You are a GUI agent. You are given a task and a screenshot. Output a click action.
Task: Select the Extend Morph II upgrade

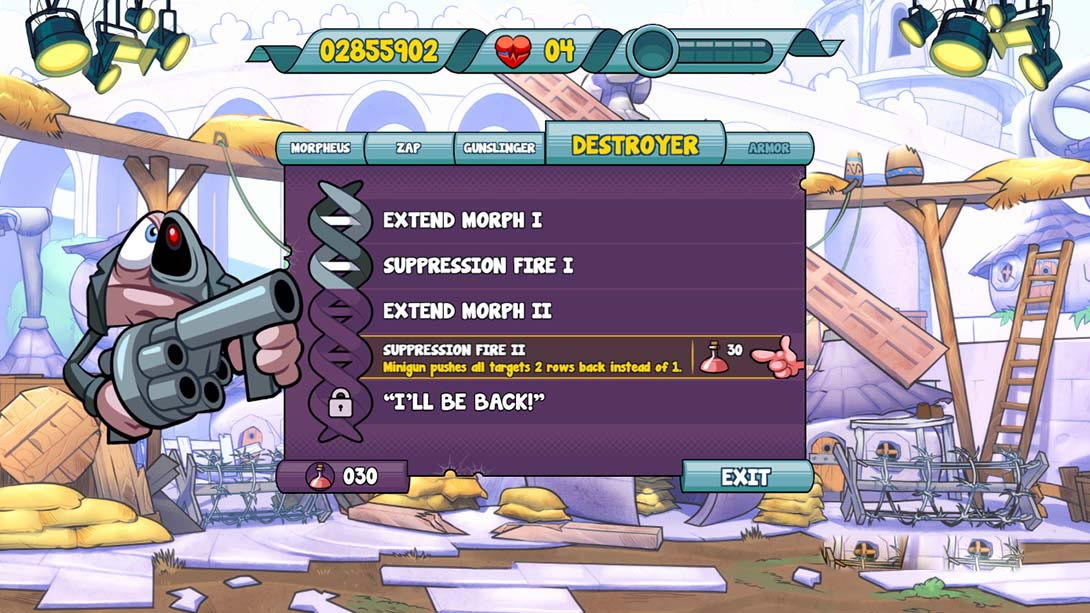(x=467, y=311)
